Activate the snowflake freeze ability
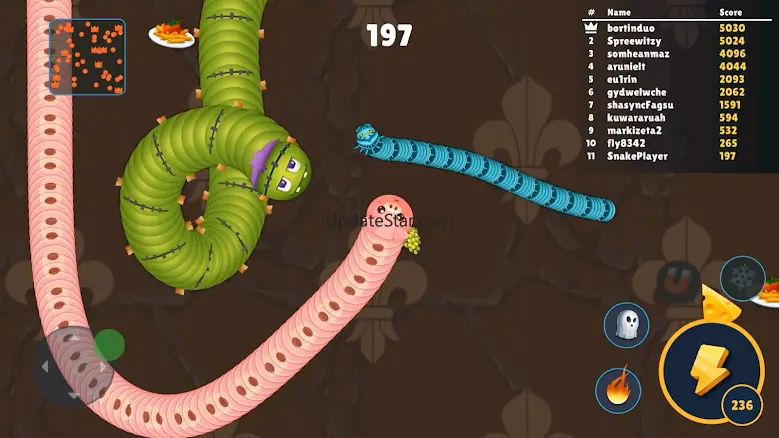 [x=742, y=279]
